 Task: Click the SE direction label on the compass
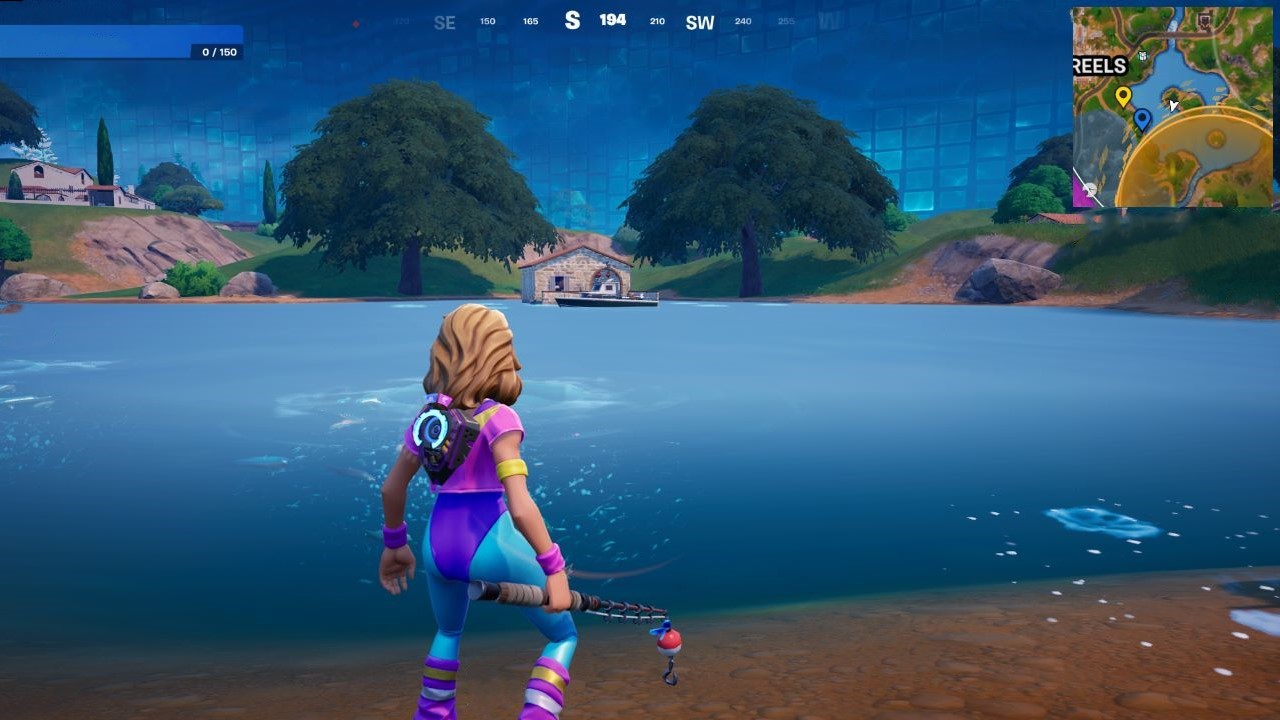(x=443, y=22)
